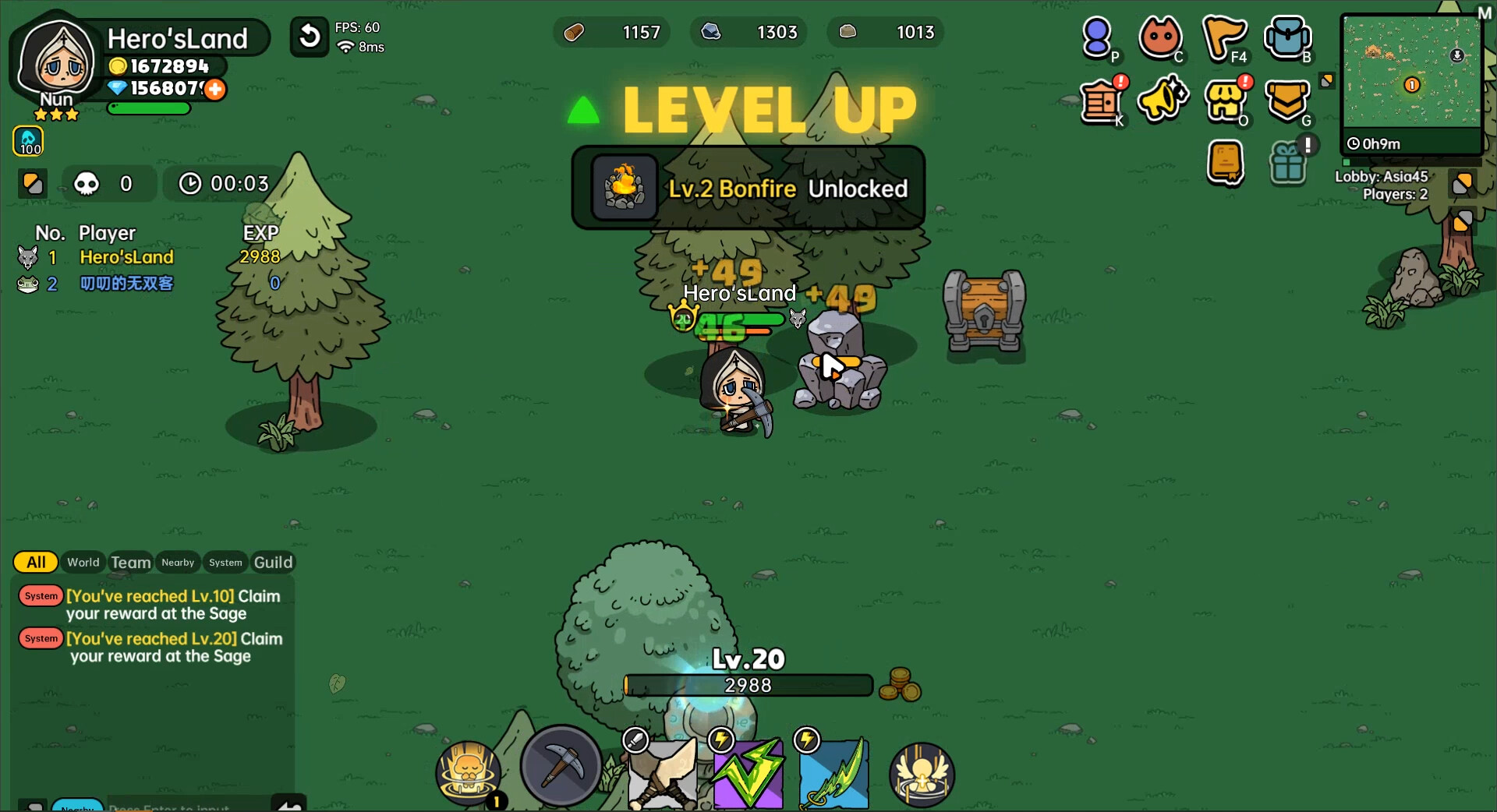Select the pickaxe in the hotbar
Viewport: 1497px width, 812px height.
pyautogui.click(x=561, y=768)
